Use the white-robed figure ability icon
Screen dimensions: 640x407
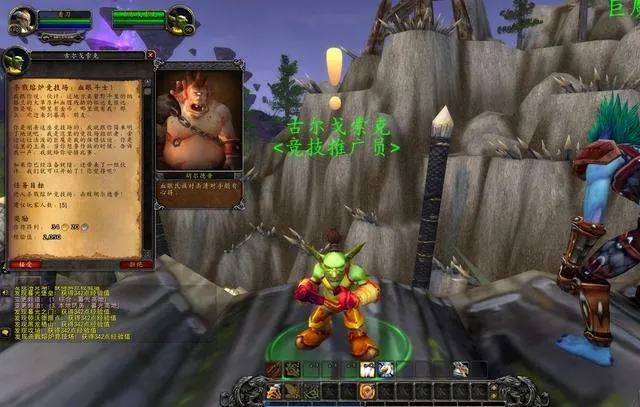pyautogui.click(x=367, y=370)
